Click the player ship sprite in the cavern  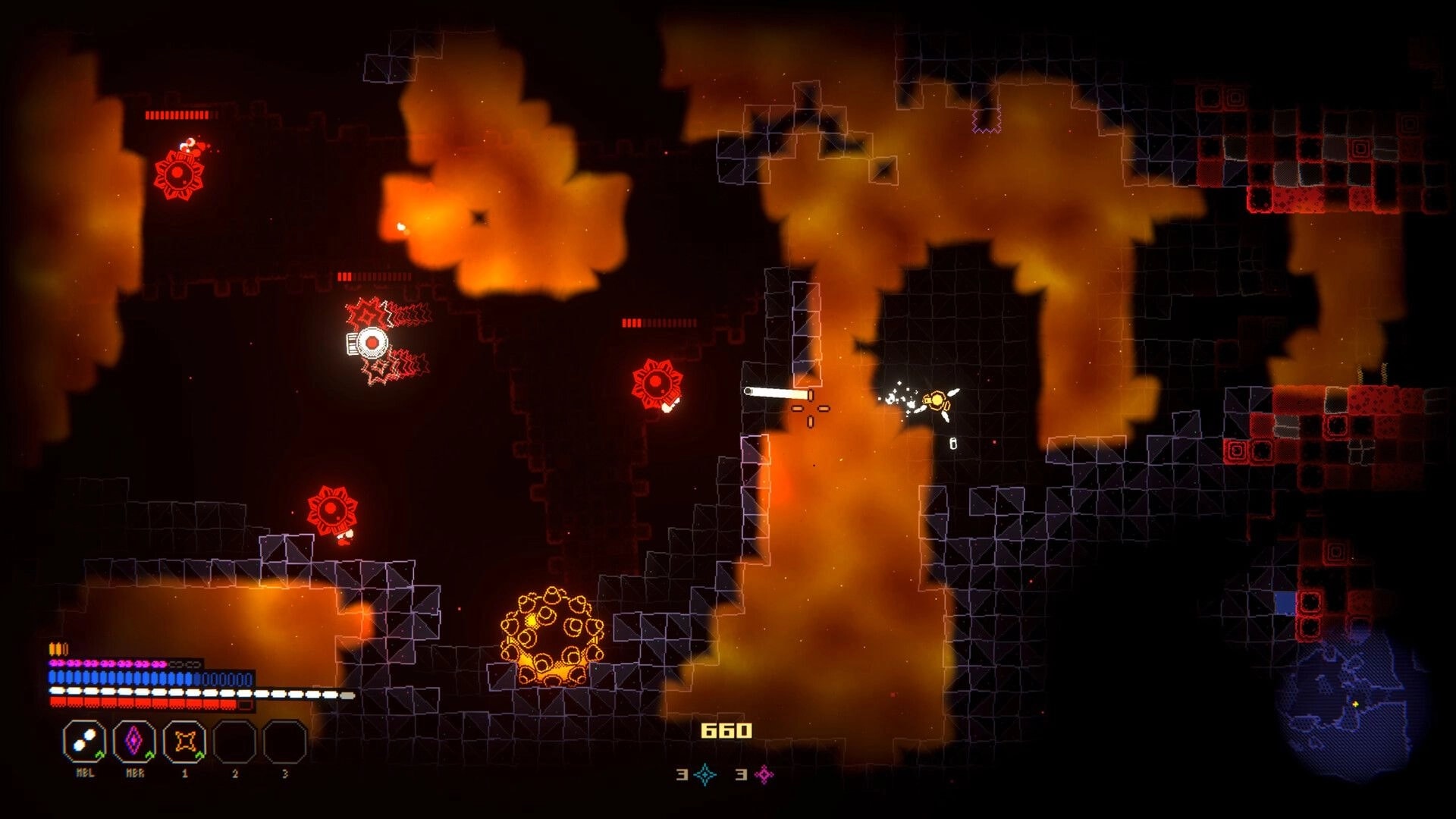(937, 400)
